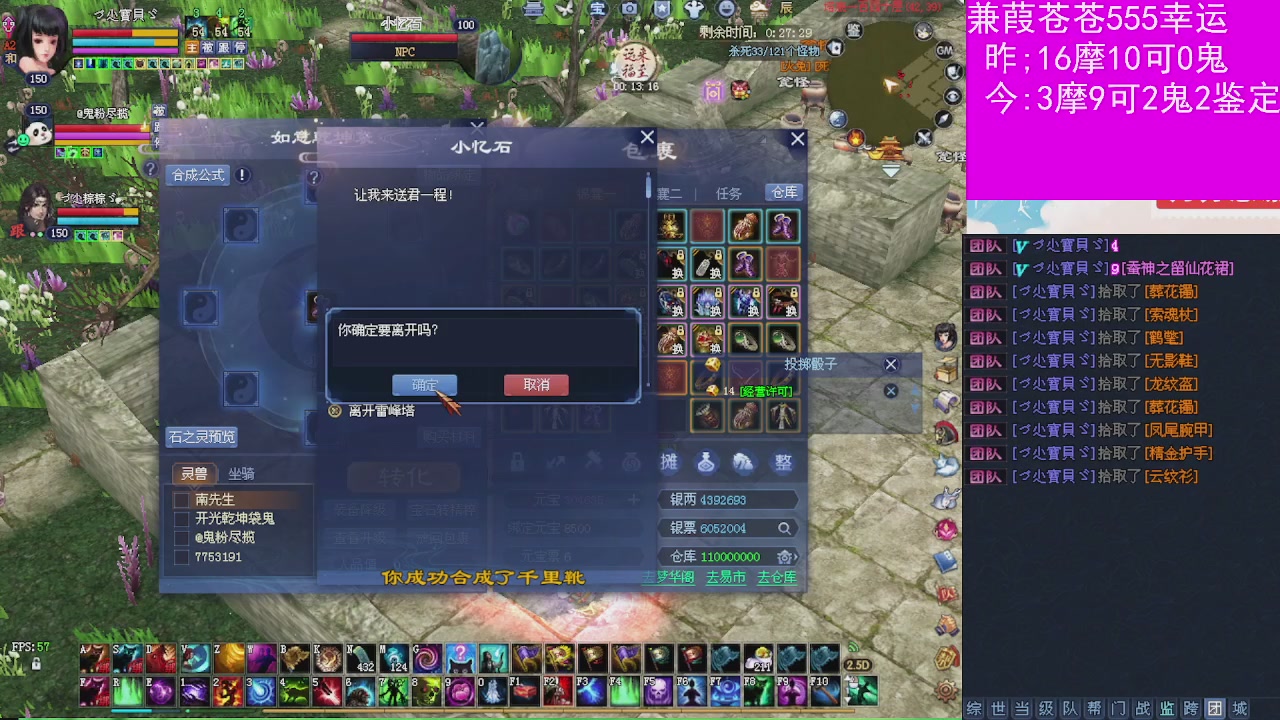The image size is (1280, 720).
Task: Check the @鬼粉尽揽 entry checkbox
Action: [x=180, y=537]
